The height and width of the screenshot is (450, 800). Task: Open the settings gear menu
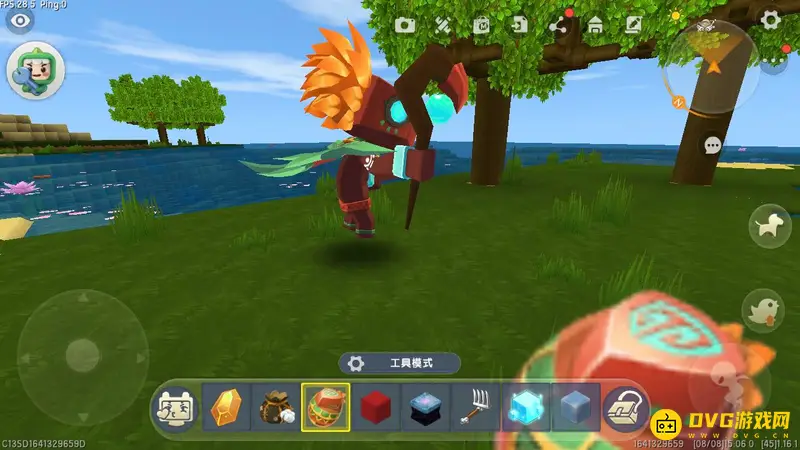[770, 19]
